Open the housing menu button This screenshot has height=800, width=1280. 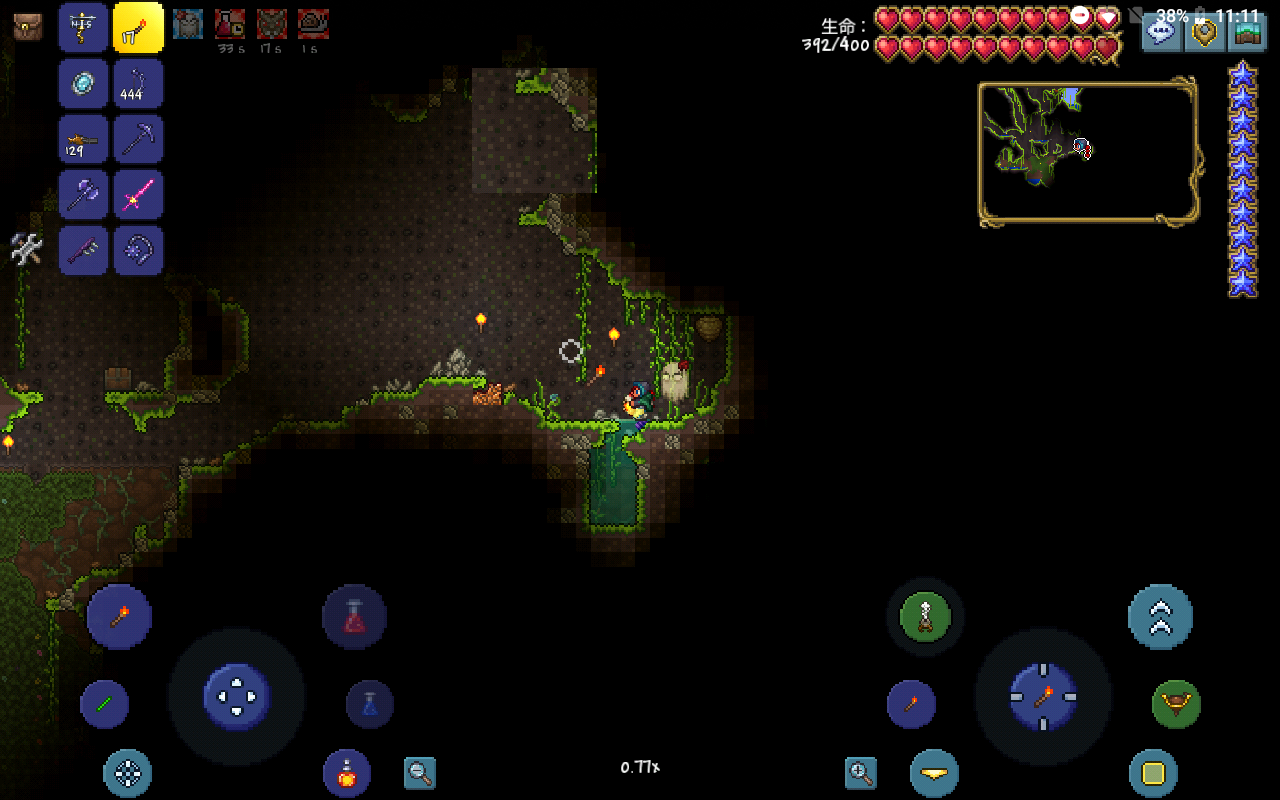coord(1247,30)
